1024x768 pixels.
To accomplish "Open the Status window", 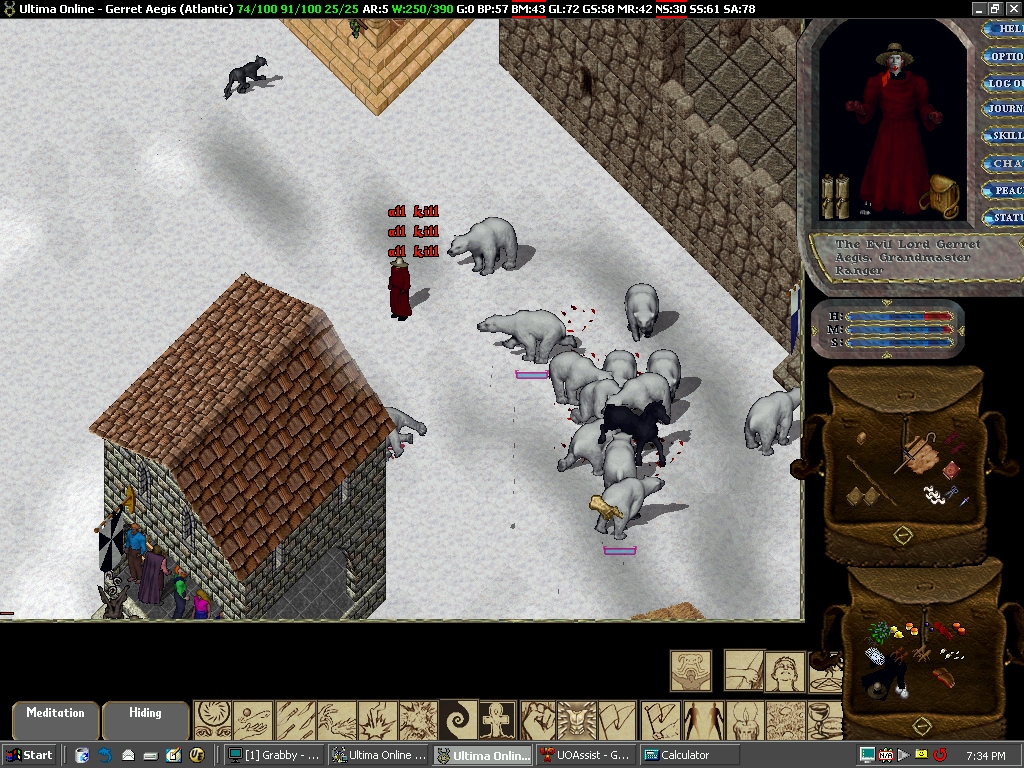I will point(1004,217).
